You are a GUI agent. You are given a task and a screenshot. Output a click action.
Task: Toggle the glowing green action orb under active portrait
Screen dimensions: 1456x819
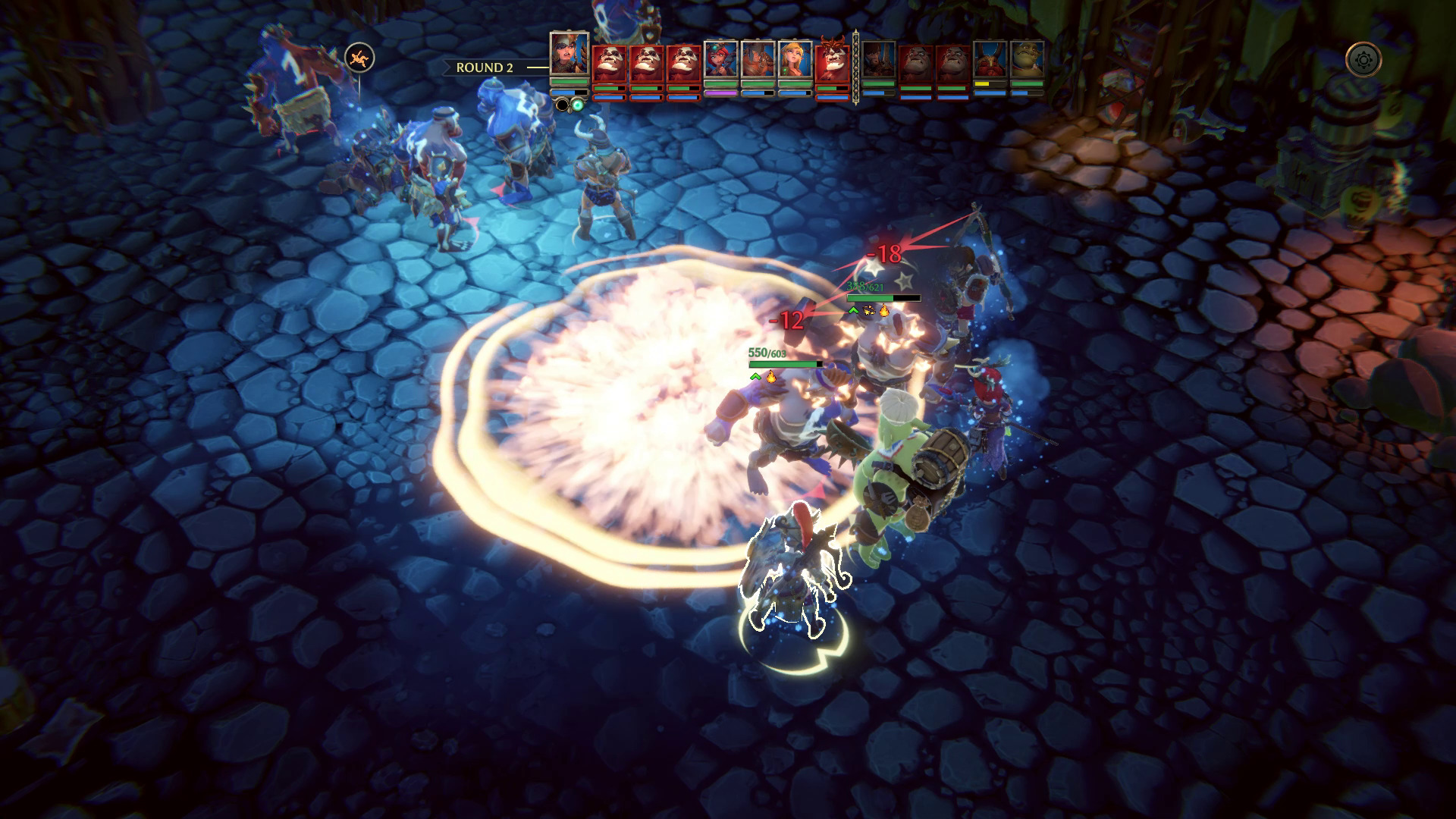point(578,103)
